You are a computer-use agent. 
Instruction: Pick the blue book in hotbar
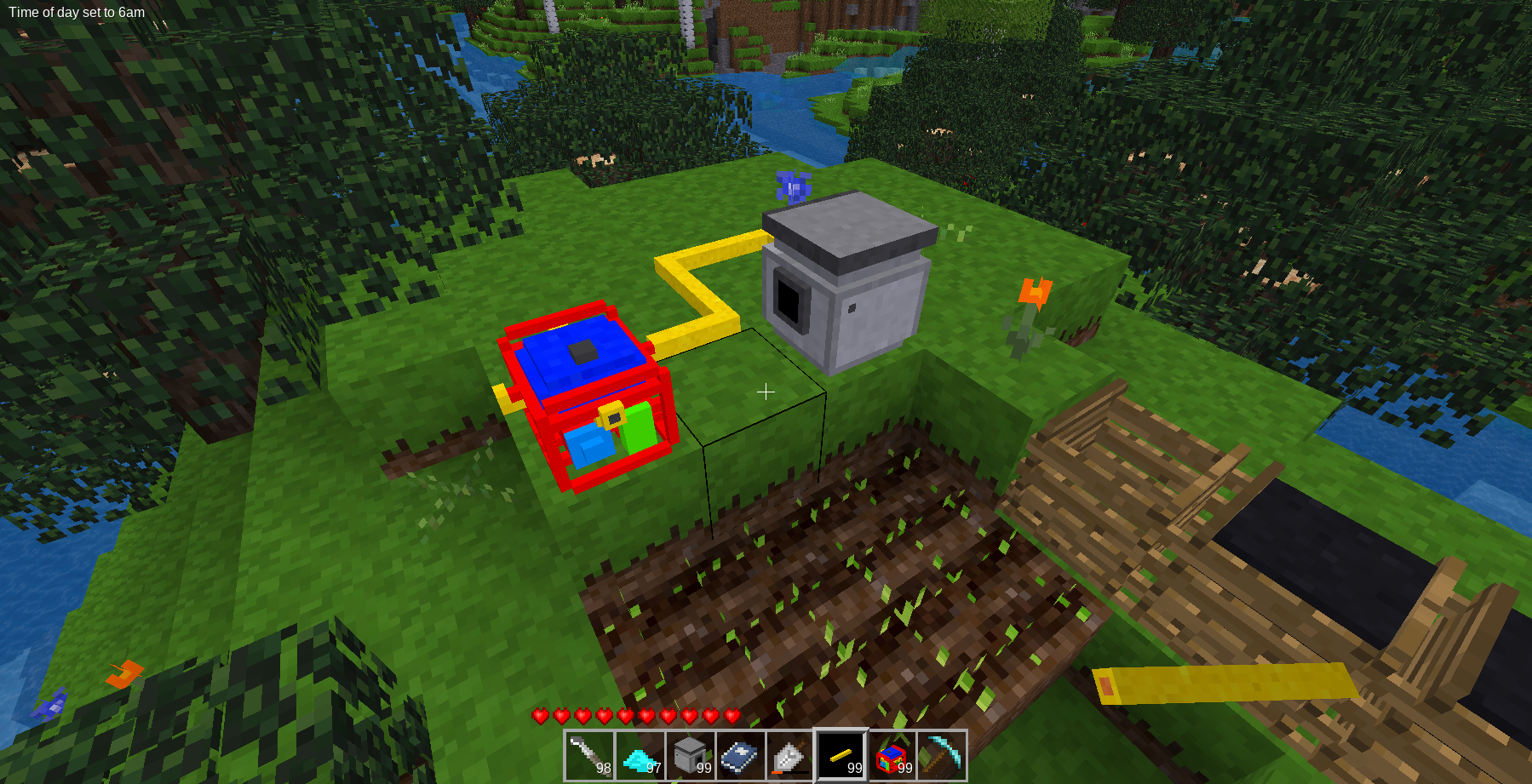[740, 755]
